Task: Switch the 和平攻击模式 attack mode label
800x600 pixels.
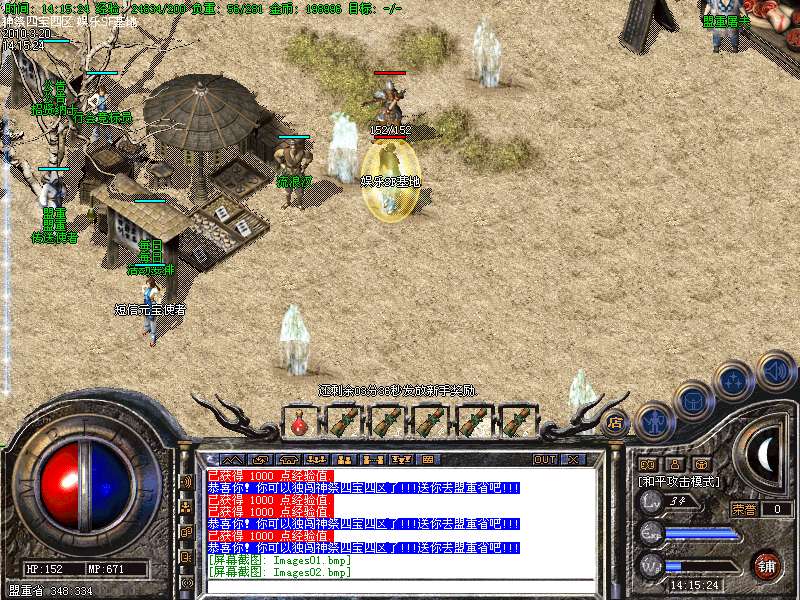Action: 681,481
